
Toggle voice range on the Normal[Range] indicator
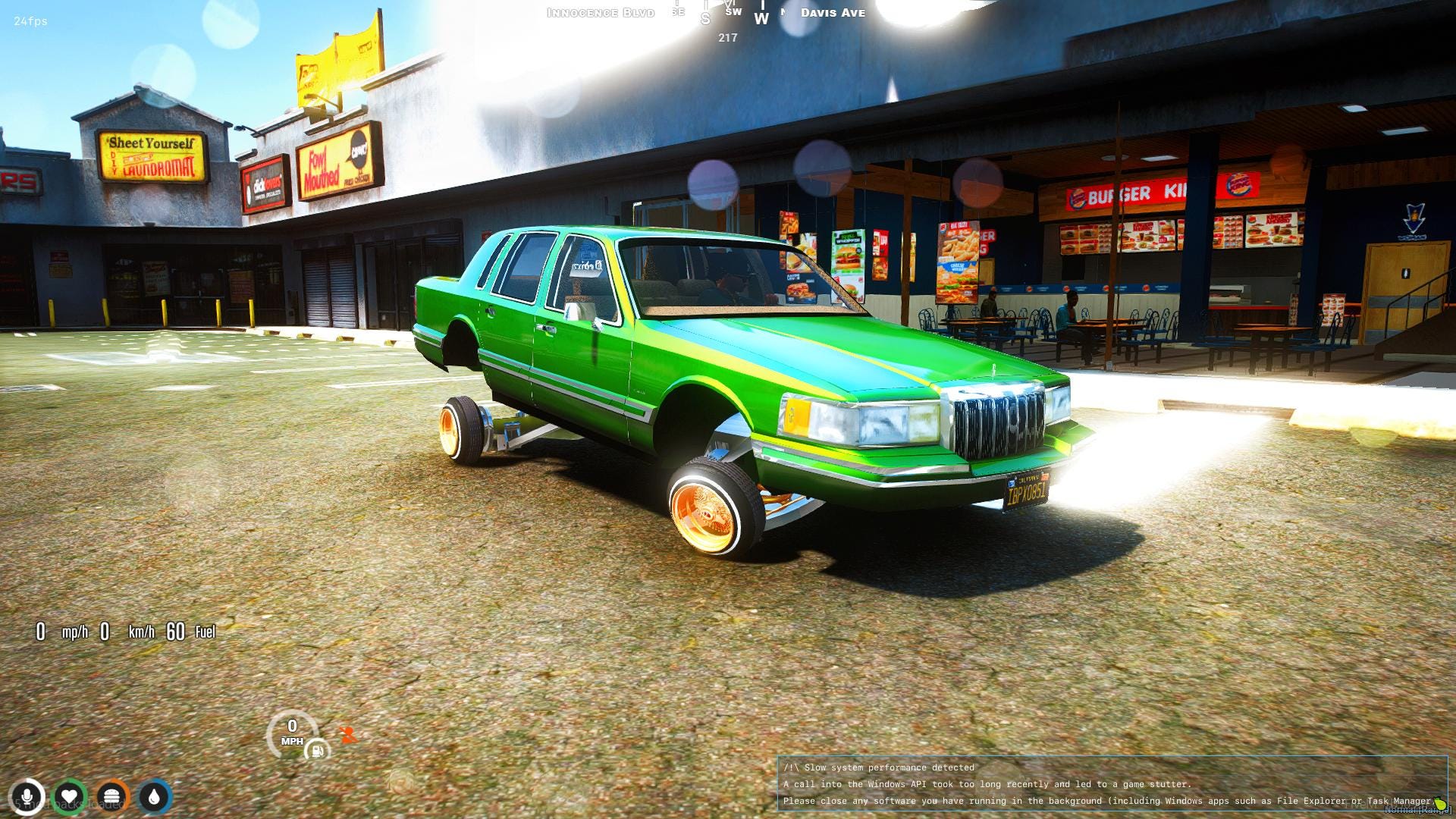(x=1412, y=808)
